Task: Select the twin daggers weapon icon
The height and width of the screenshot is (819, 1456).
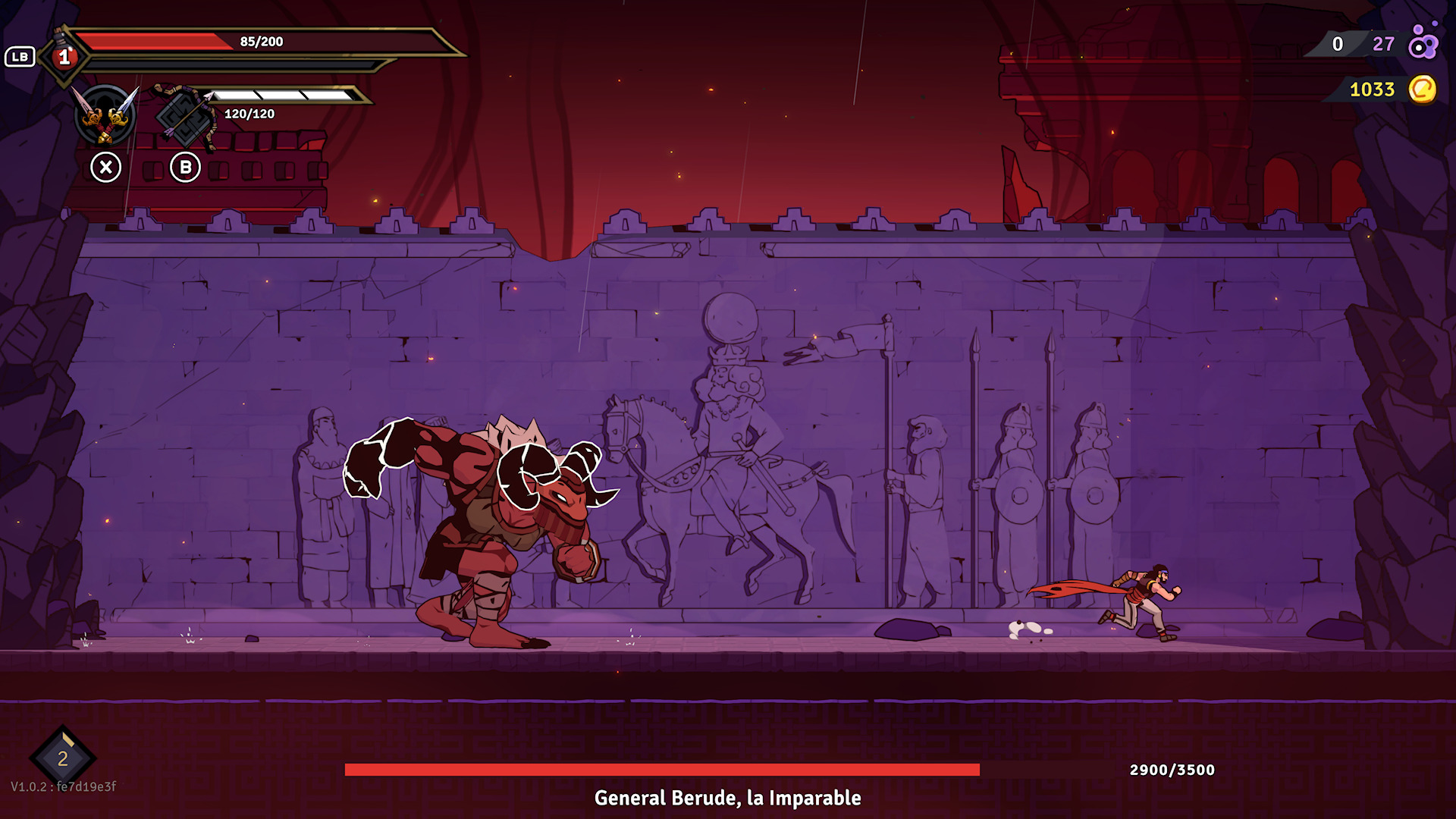Action: (105, 116)
